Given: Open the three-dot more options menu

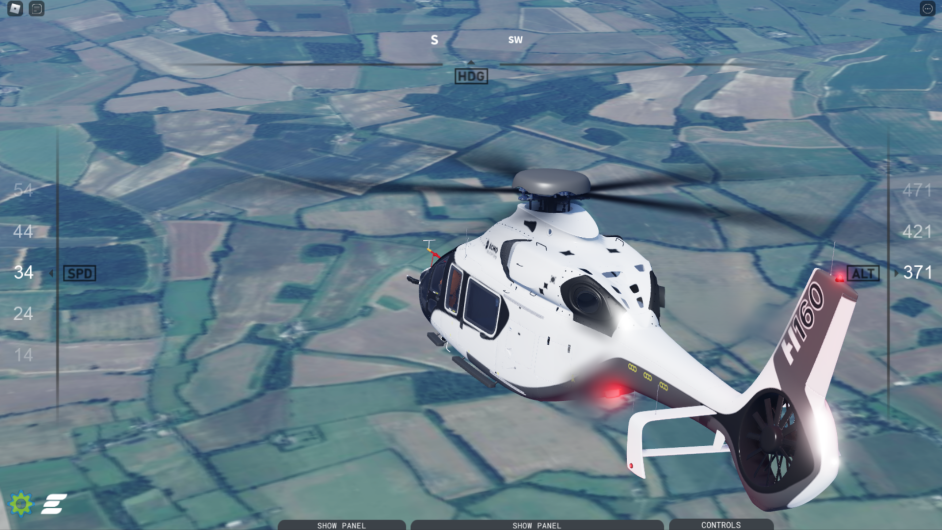Looking at the screenshot, I should [x=927, y=9].
